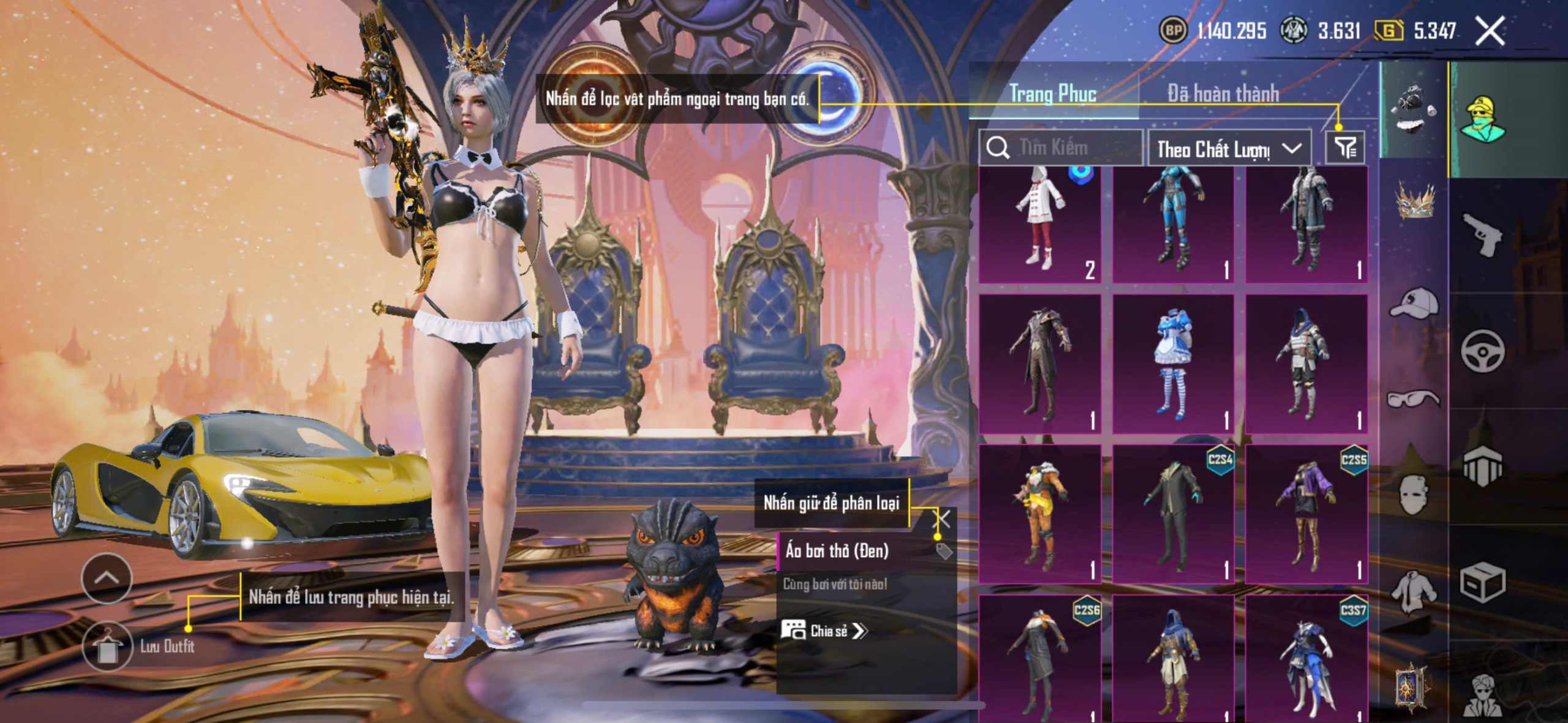Open the Theo Chất Lượng sort dropdown
The width and height of the screenshot is (1568, 723).
[x=1229, y=149]
